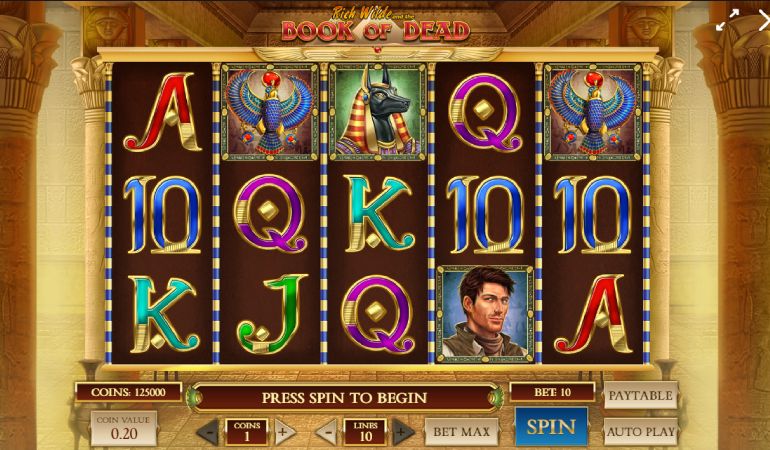Change the coin value of 0.20
Image resolution: width=770 pixels, height=450 pixels.
pyautogui.click(x=125, y=428)
